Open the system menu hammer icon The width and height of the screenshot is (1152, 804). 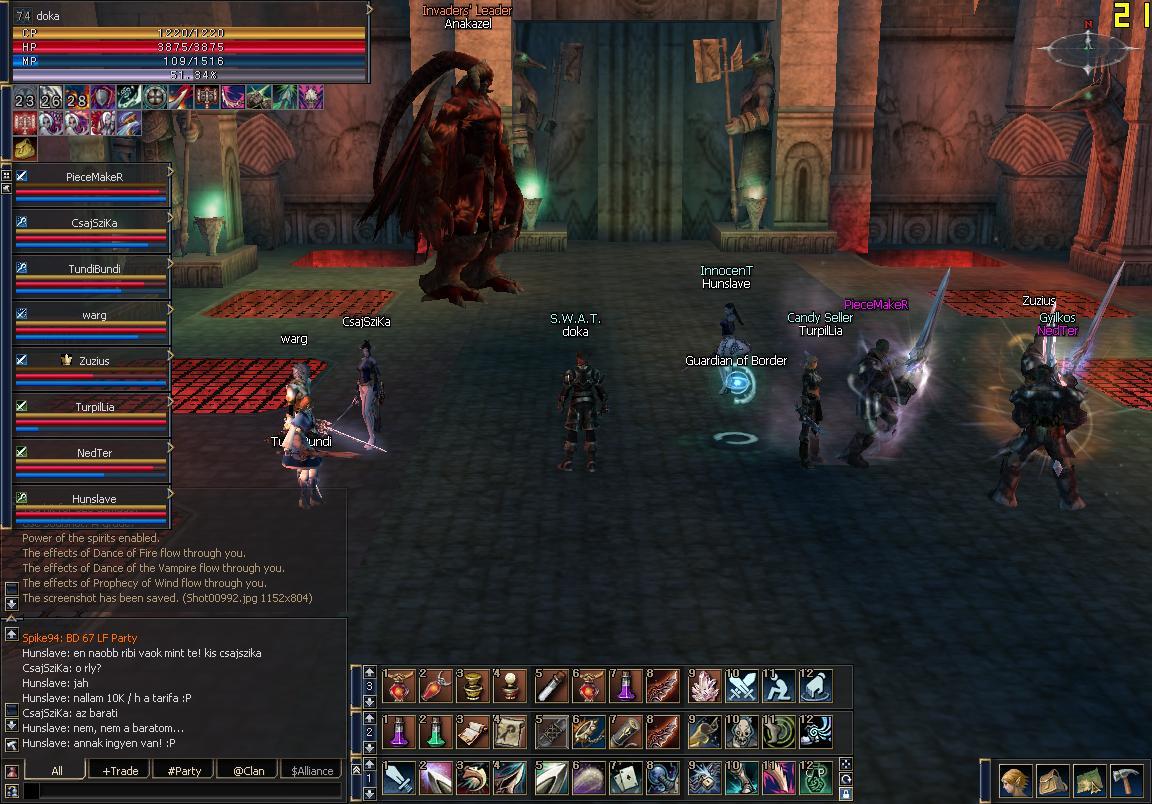(1125, 778)
